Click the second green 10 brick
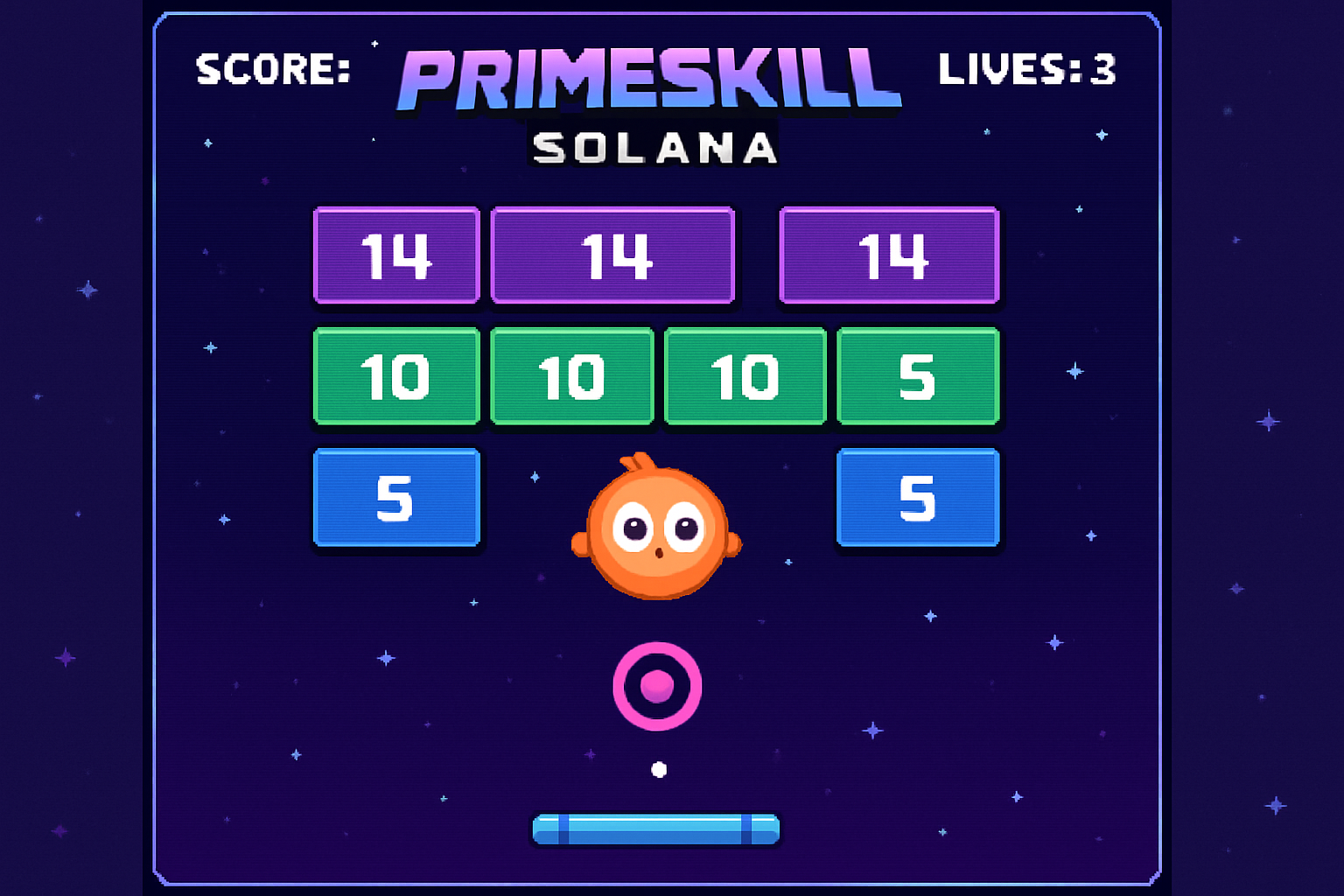This screenshot has width=1344, height=896. click(570, 377)
